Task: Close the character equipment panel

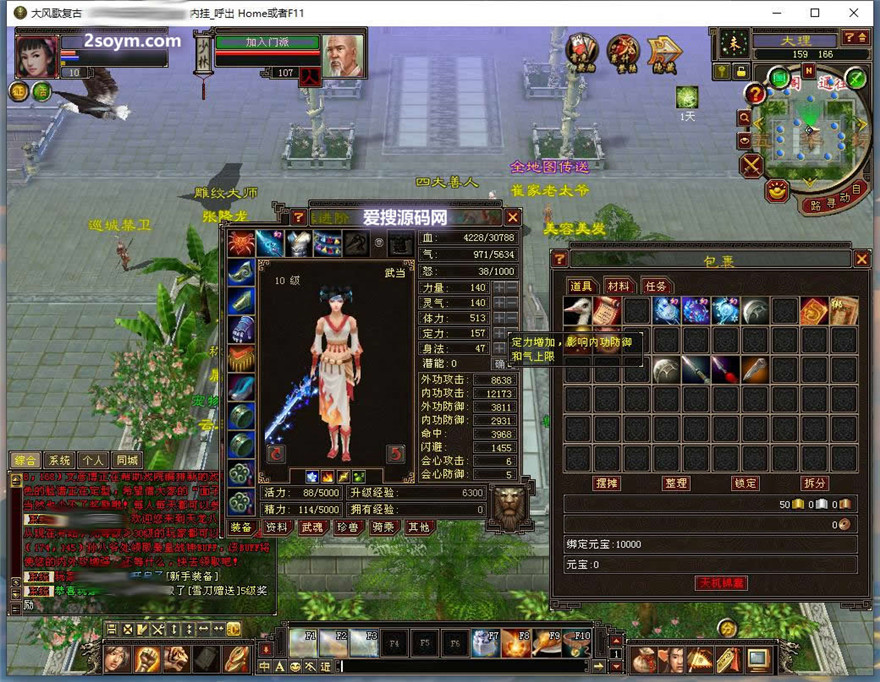Action: coord(513,217)
